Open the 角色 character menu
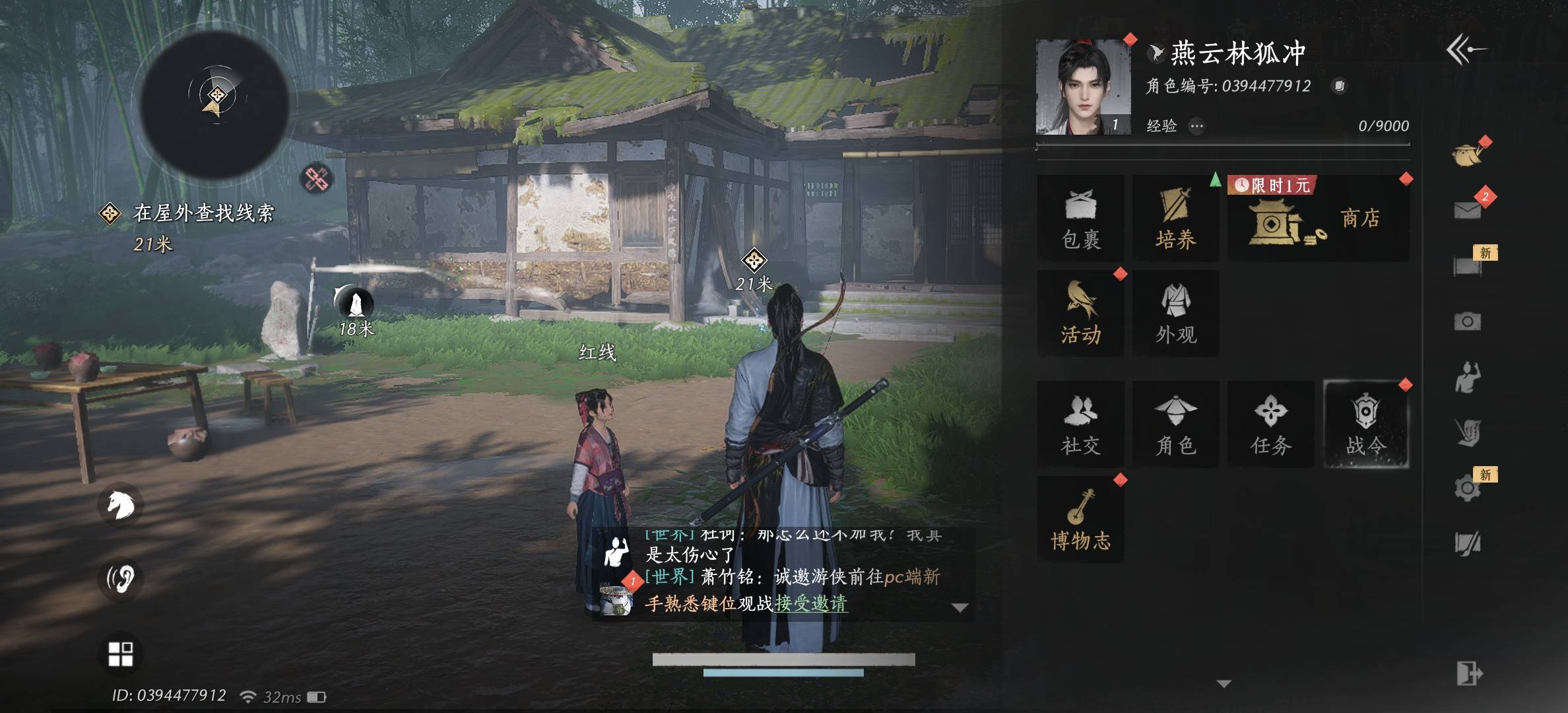Image resolution: width=1568 pixels, height=713 pixels. tap(1175, 424)
